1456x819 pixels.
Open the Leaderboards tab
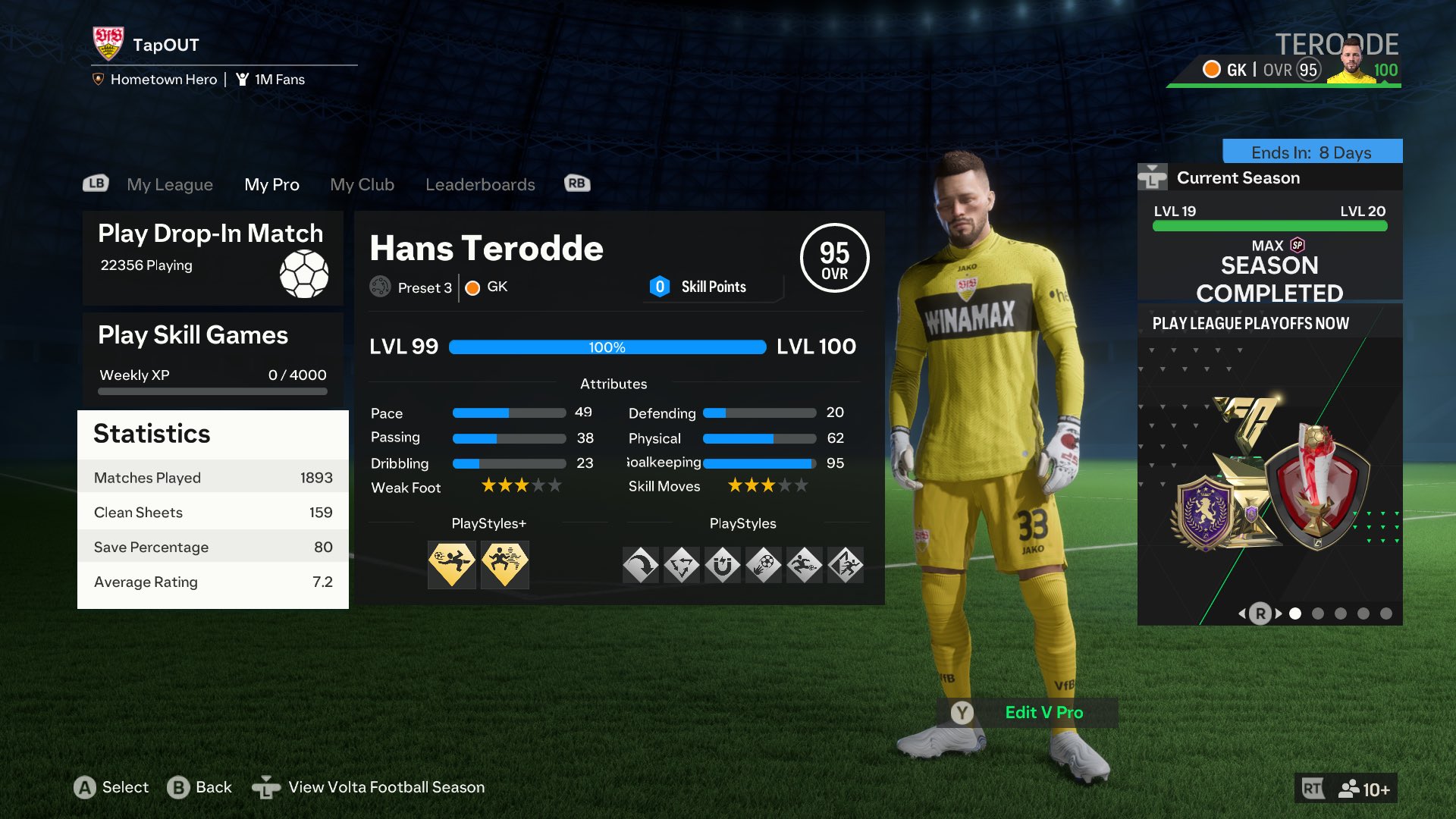(x=481, y=184)
